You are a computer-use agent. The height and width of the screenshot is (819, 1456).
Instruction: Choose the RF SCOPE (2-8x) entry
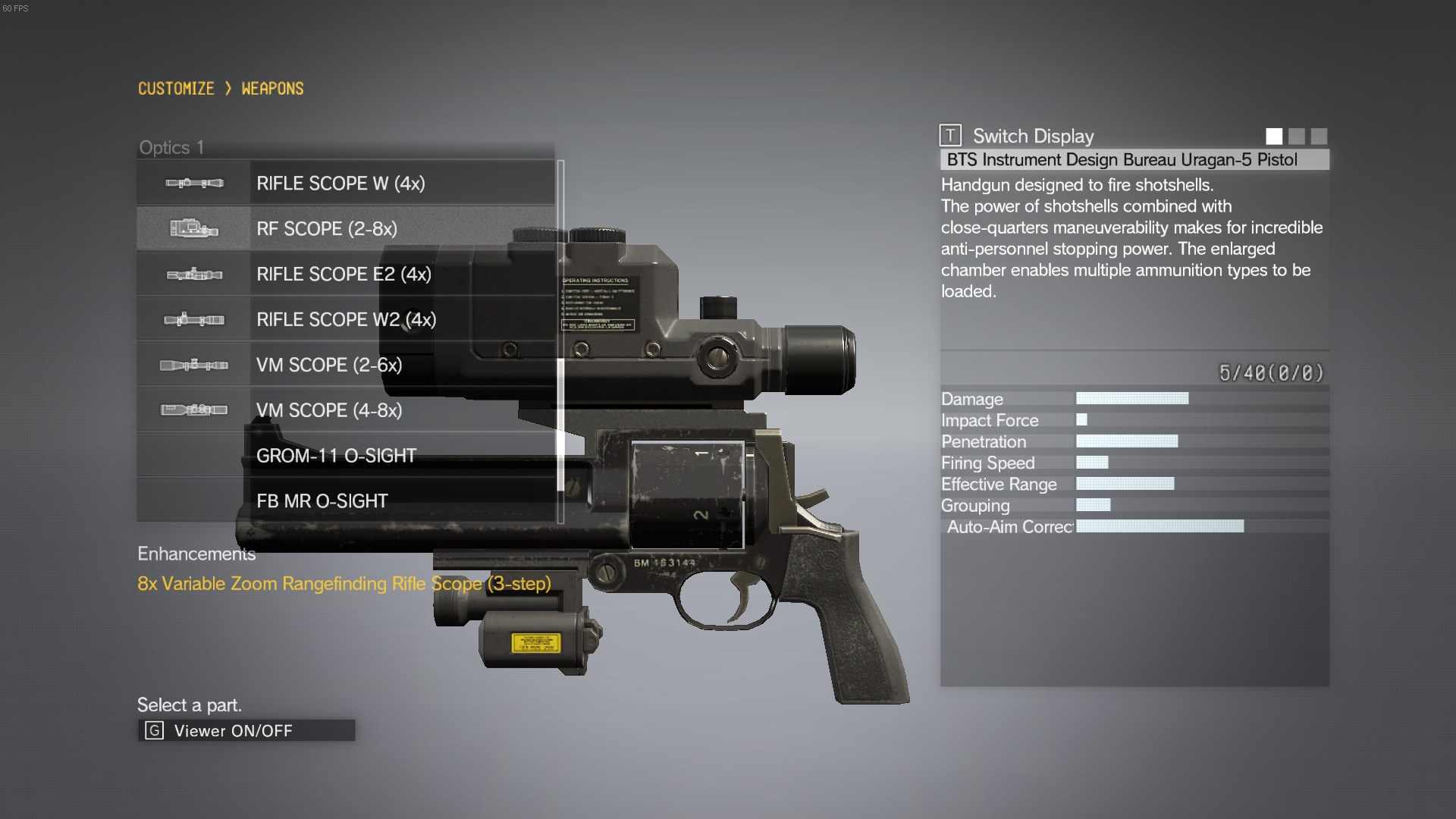(x=345, y=228)
